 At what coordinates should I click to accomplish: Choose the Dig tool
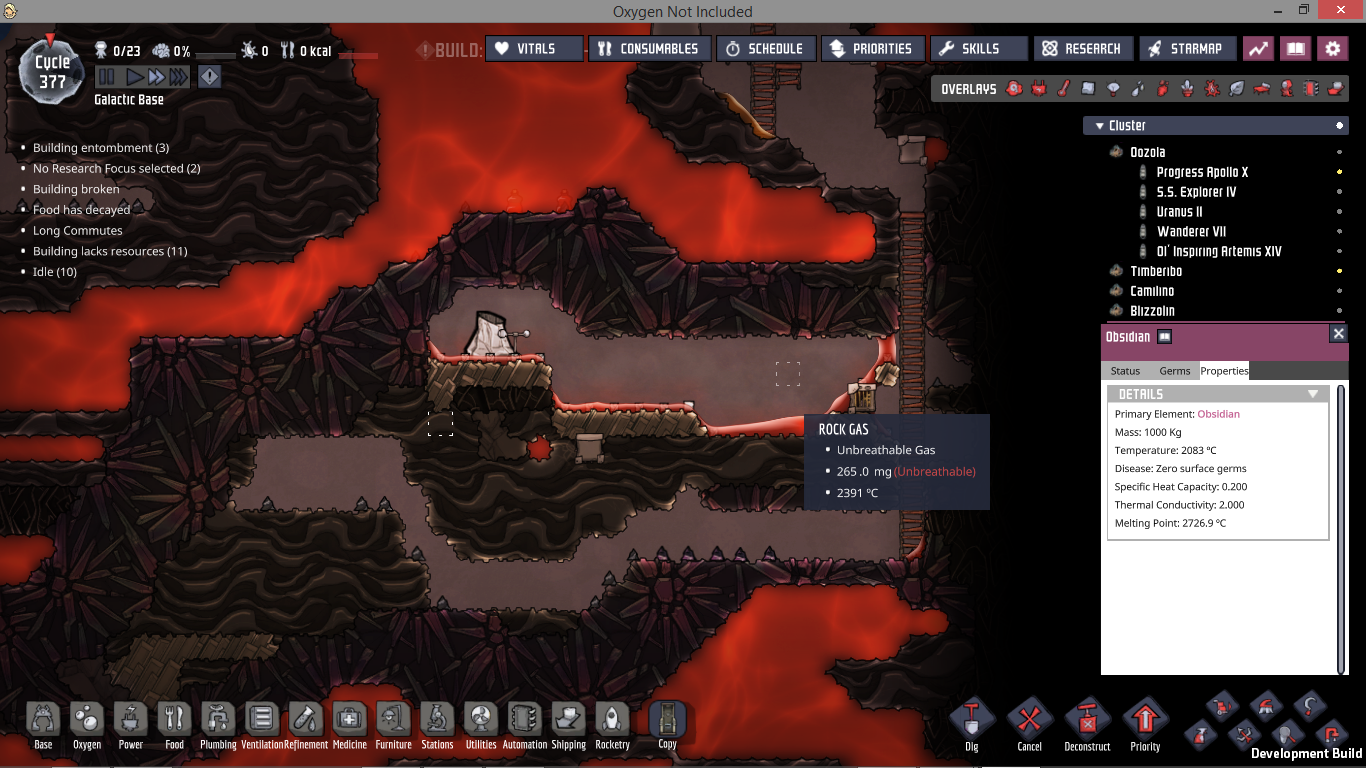point(971,722)
